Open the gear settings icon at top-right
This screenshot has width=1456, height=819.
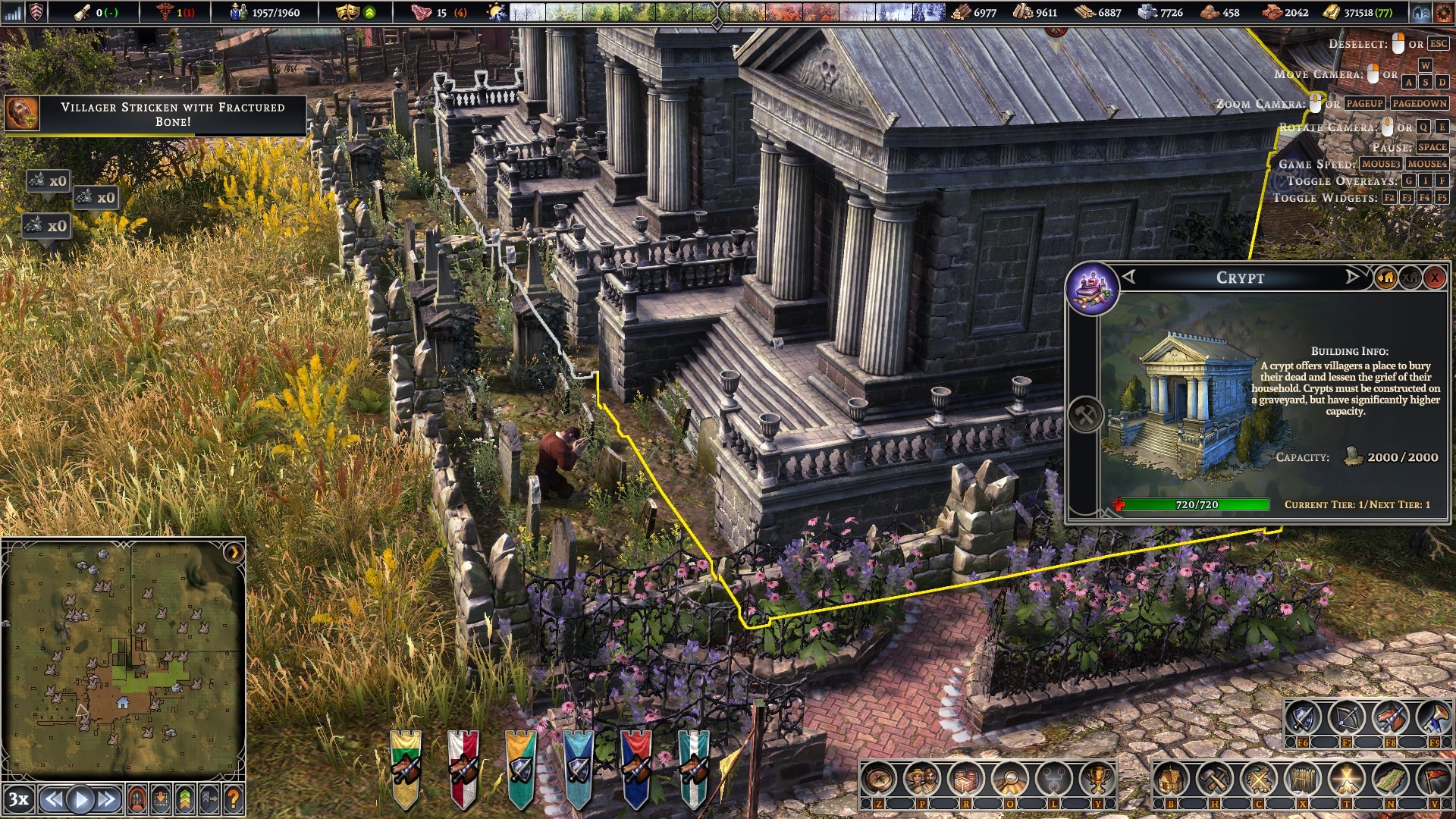point(1443,13)
